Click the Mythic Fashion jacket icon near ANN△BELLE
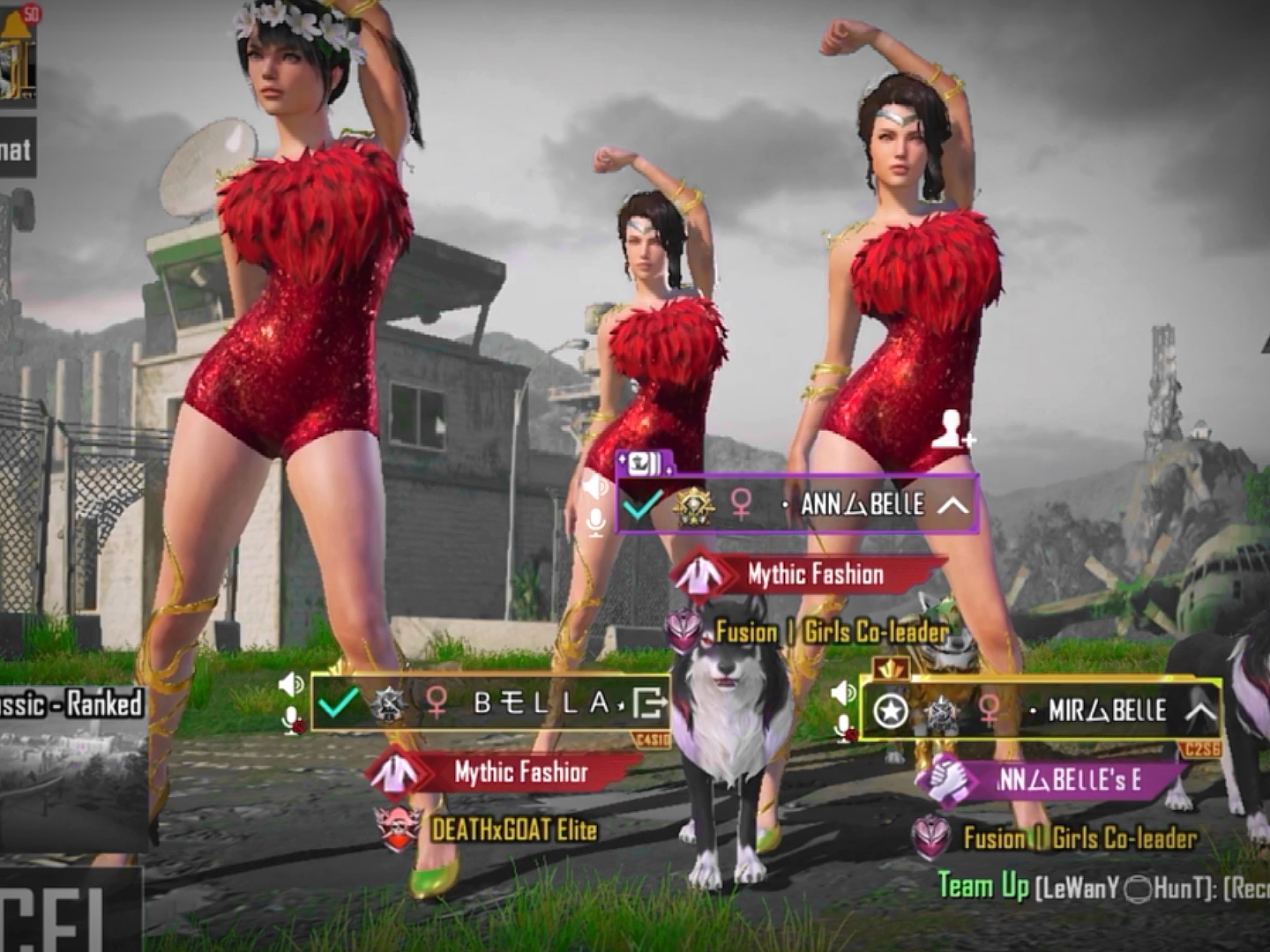1270x952 pixels. 699,574
